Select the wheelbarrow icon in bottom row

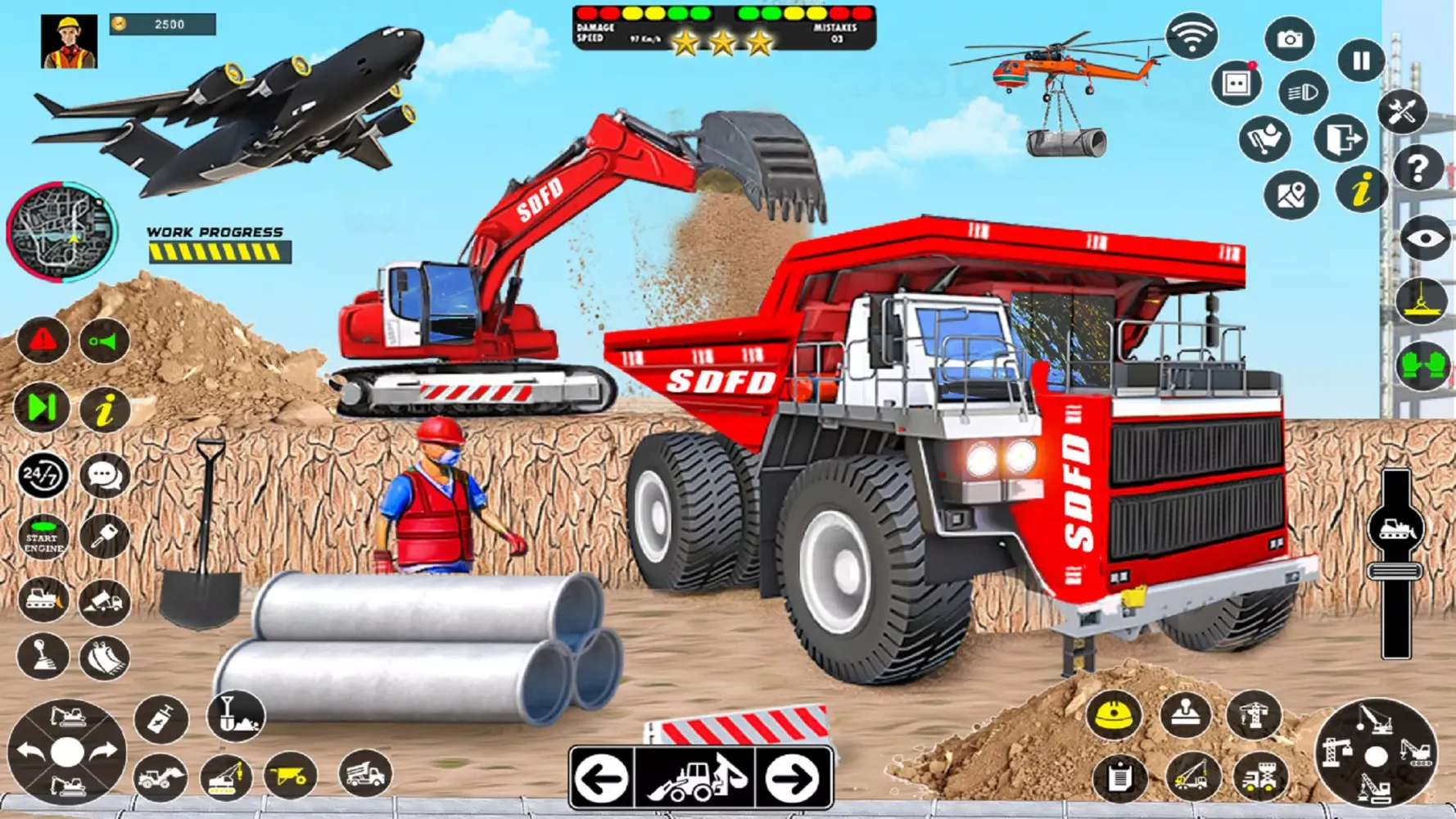pyautogui.click(x=291, y=776)
